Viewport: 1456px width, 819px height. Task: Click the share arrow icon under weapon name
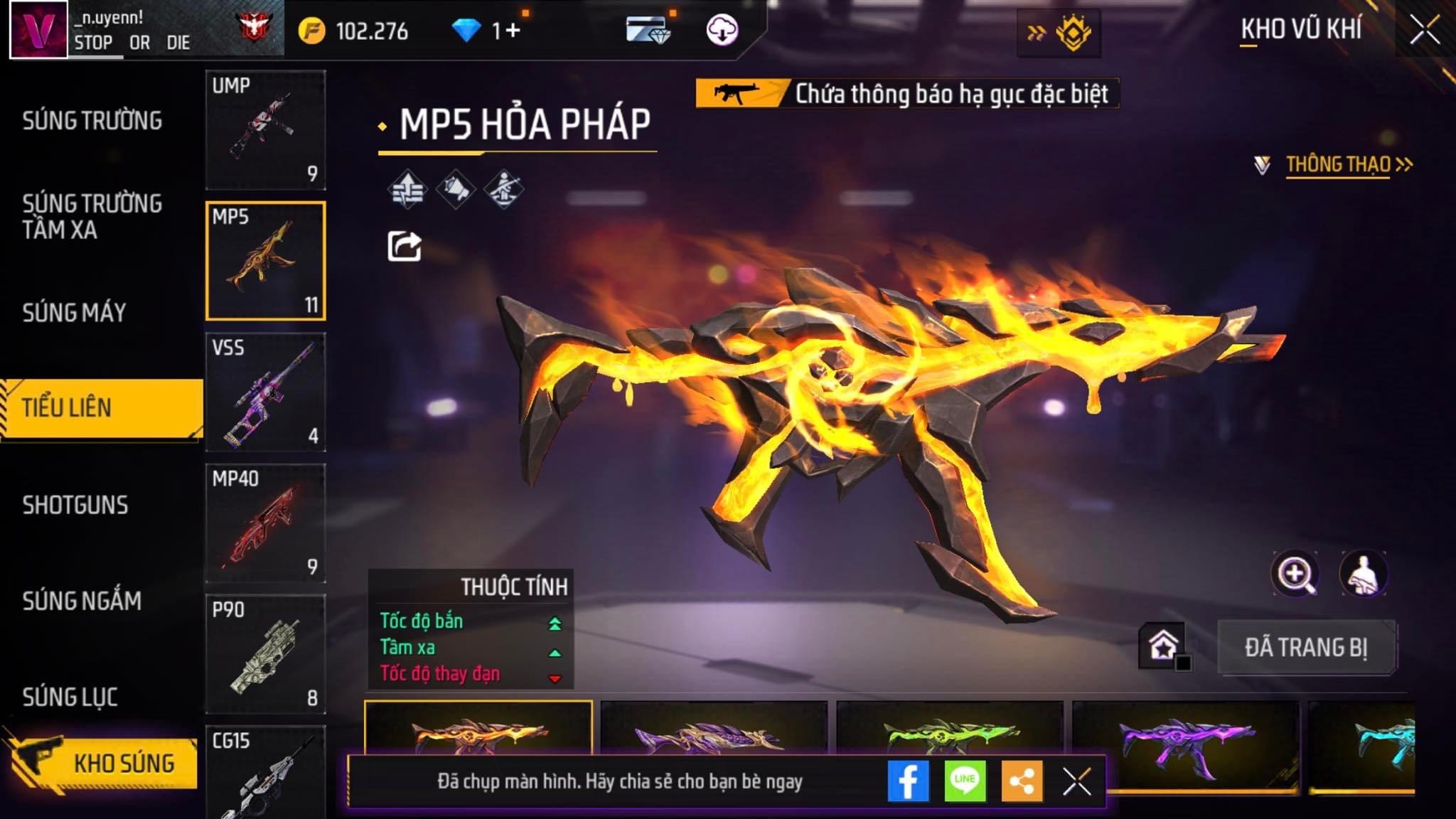(404, 247)
